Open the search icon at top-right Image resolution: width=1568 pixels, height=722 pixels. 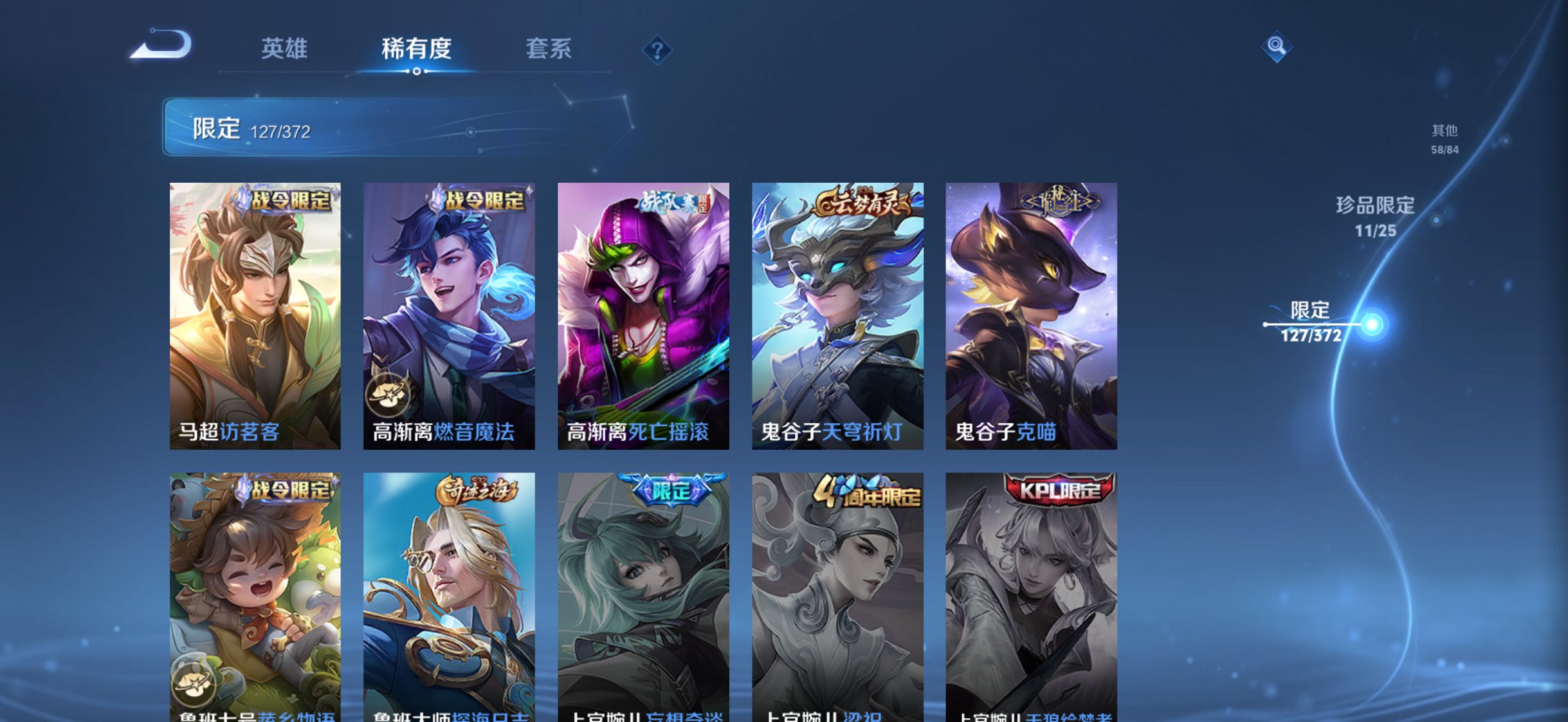click(x=1276, y=45)
